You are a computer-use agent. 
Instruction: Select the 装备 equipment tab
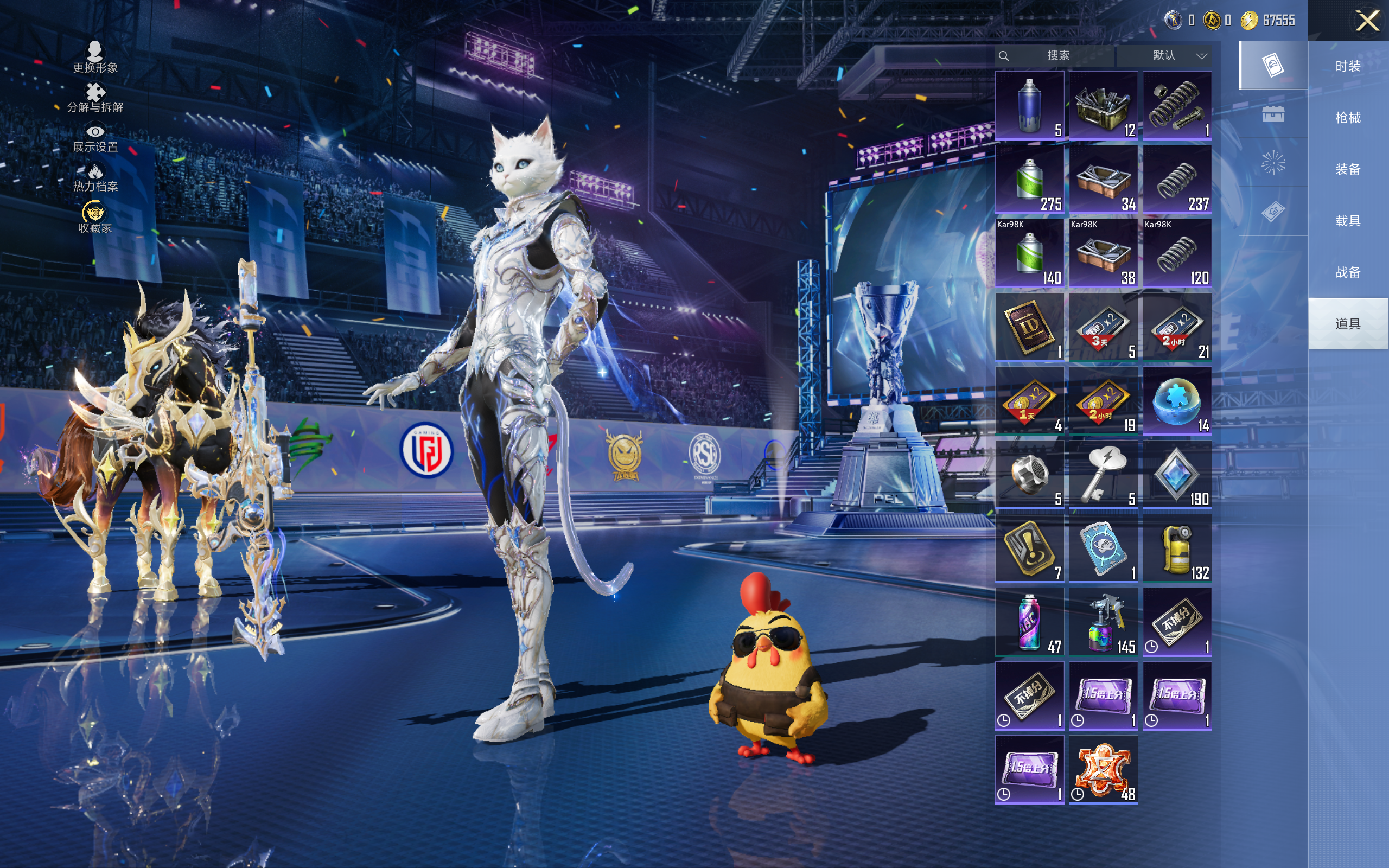[1348, 169]
